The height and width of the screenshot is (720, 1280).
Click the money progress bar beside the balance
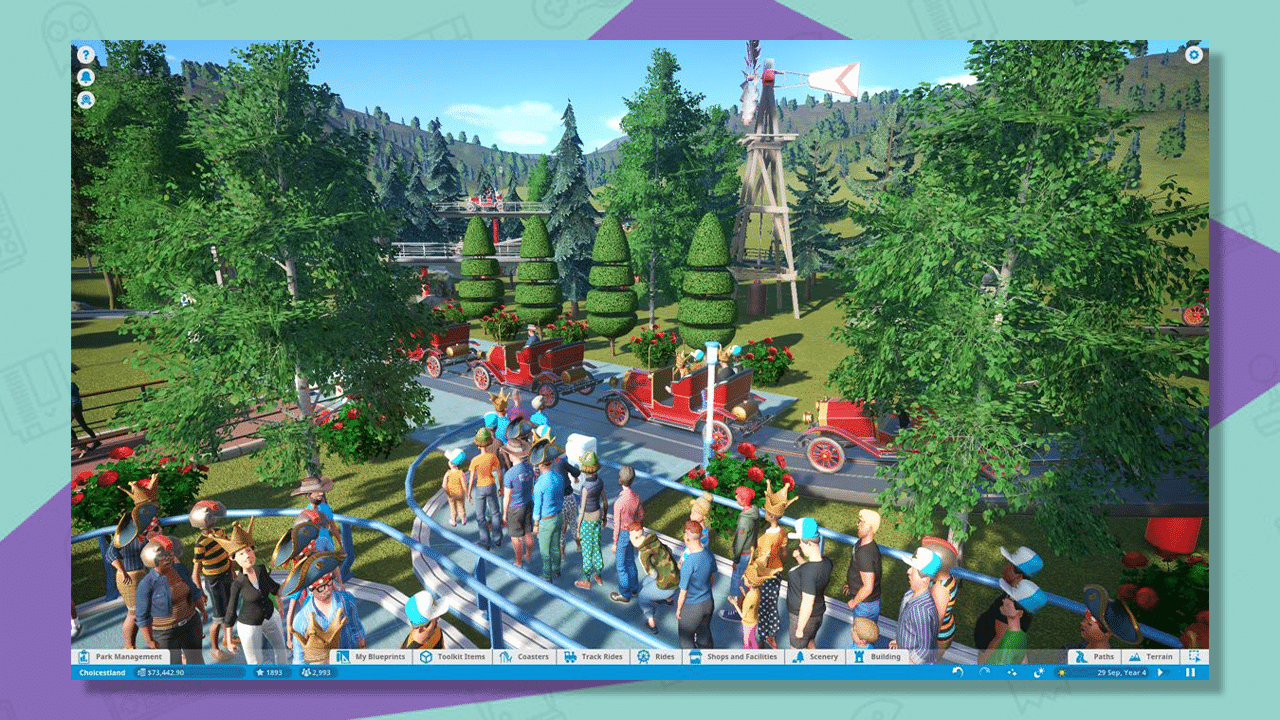click(188, 672)
